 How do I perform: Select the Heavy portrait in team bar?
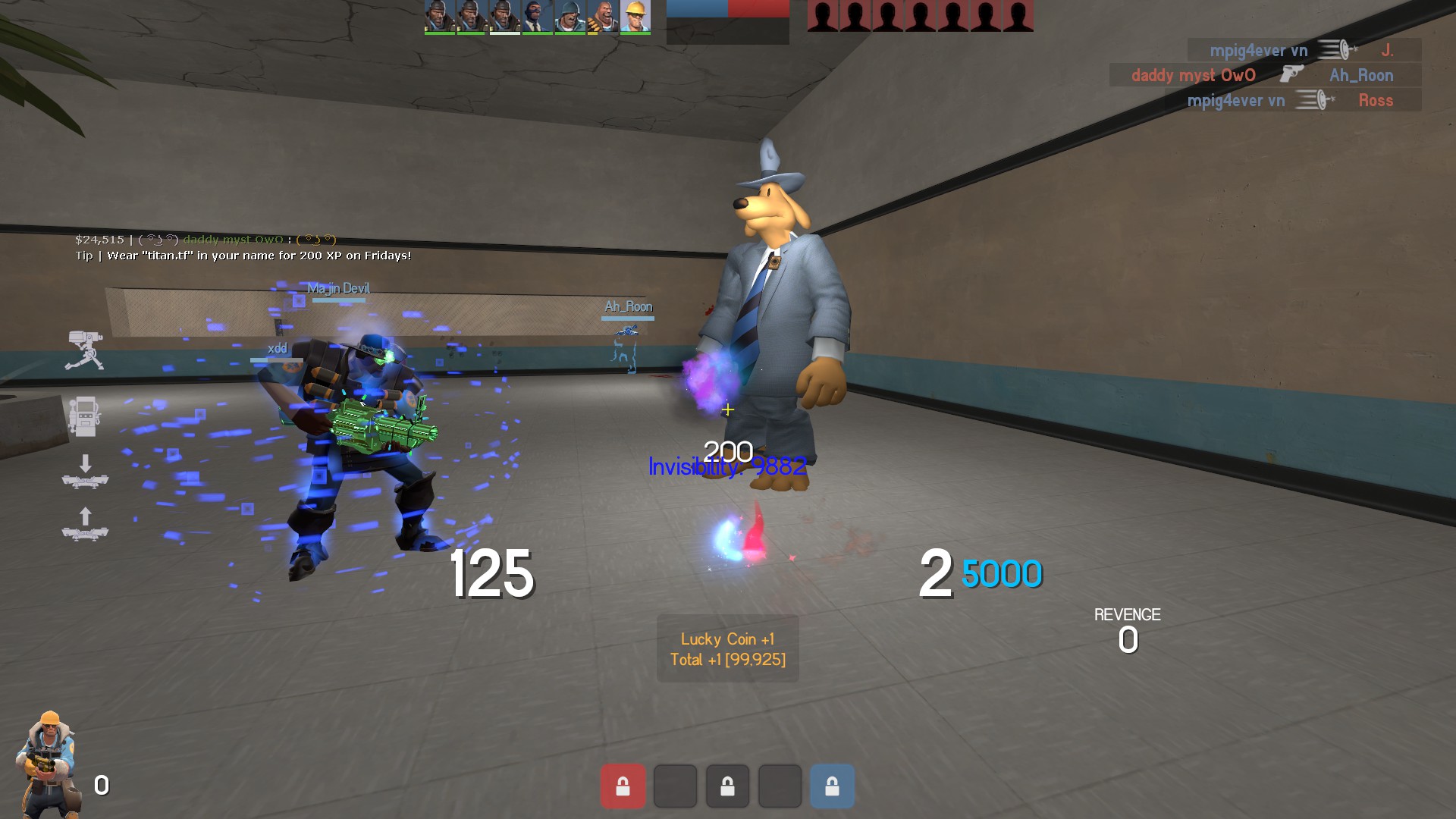tap(603, 17)
